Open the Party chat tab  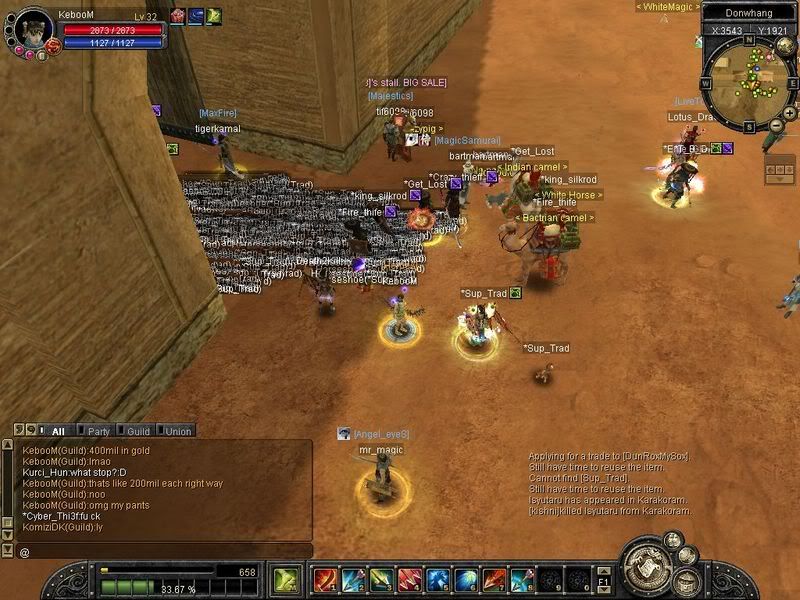tap(98, 431)
